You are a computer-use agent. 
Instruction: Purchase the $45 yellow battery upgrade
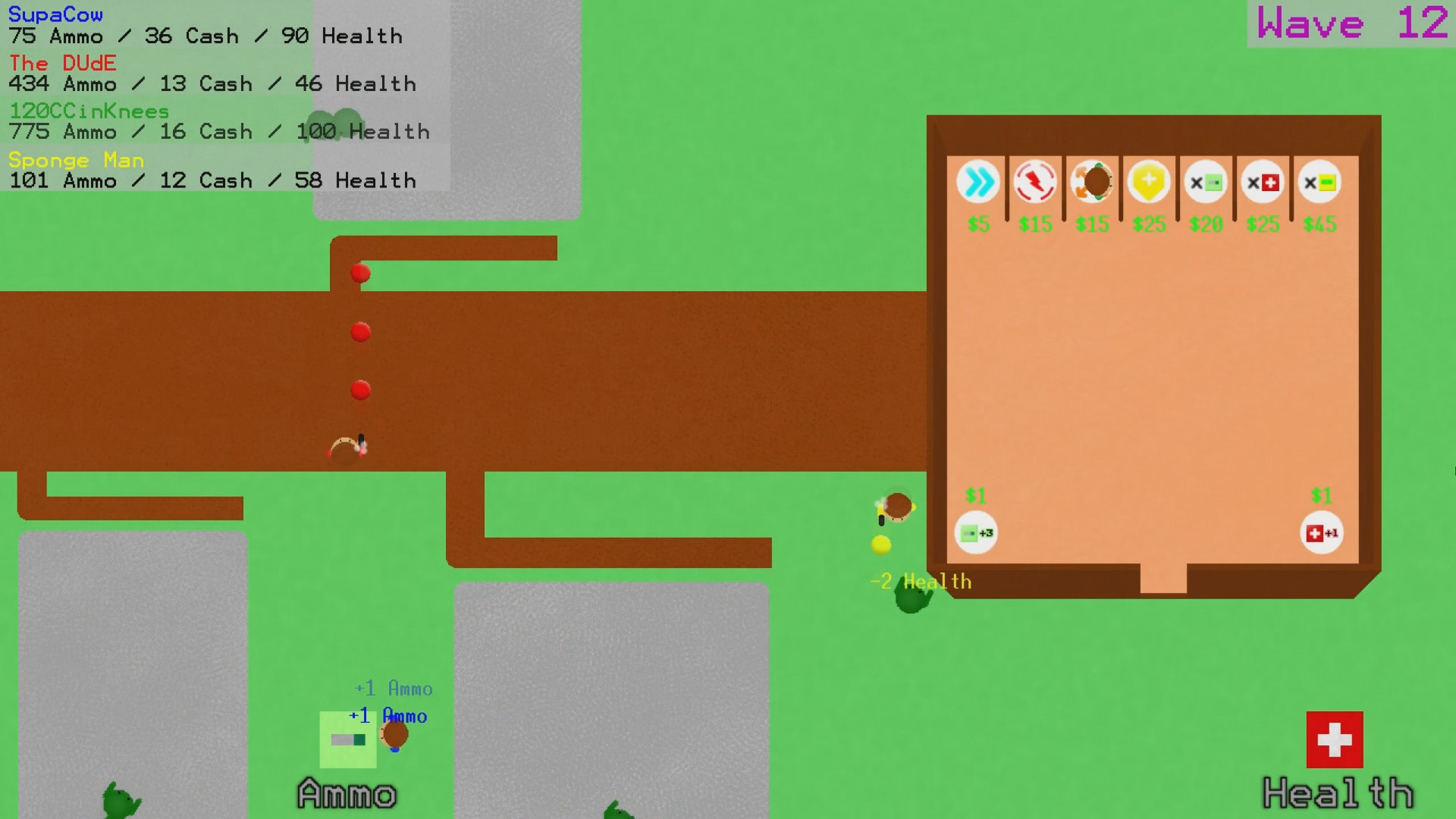point(1319,182)
